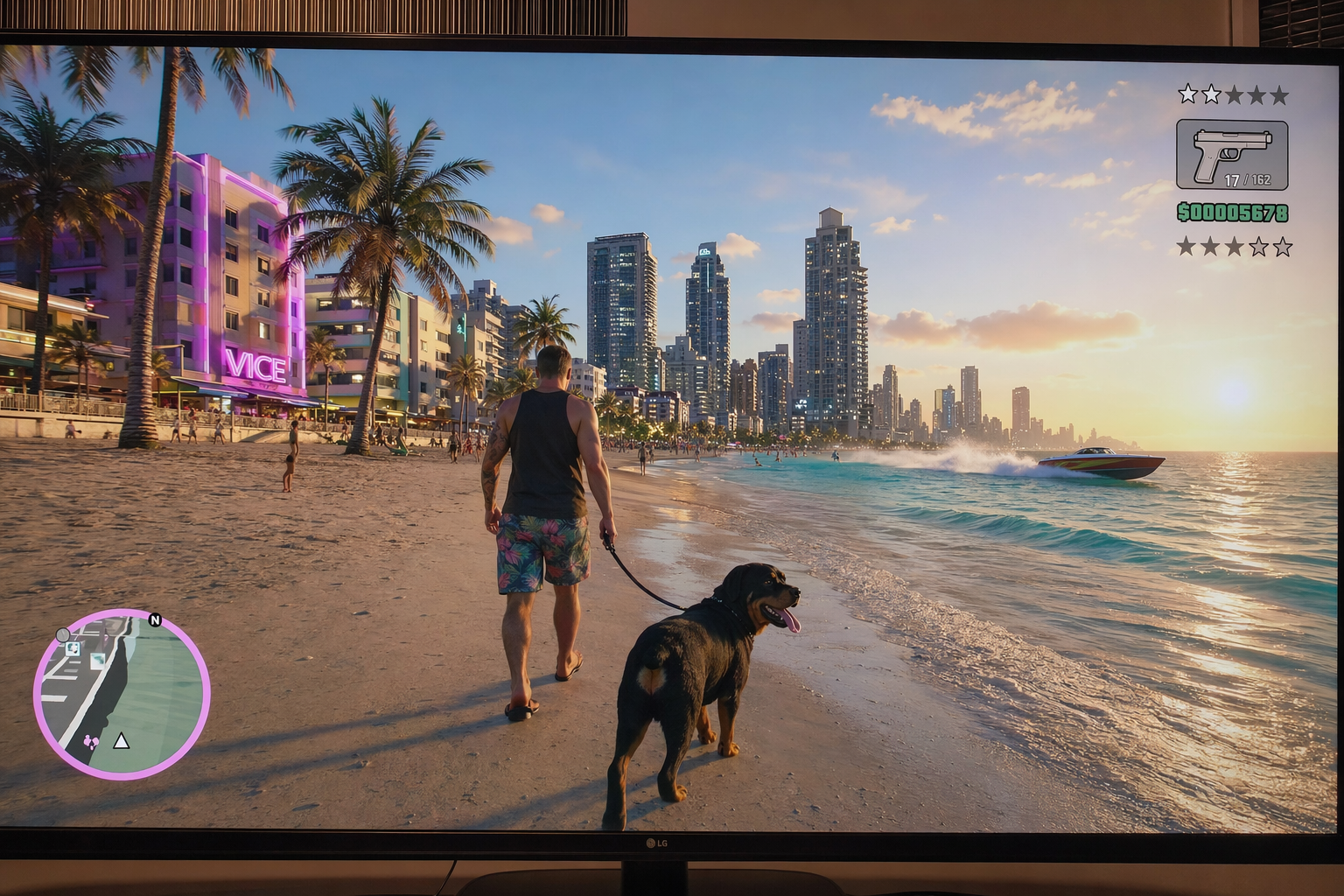Toggle the second white star in top row

(x=1211, y=94)
